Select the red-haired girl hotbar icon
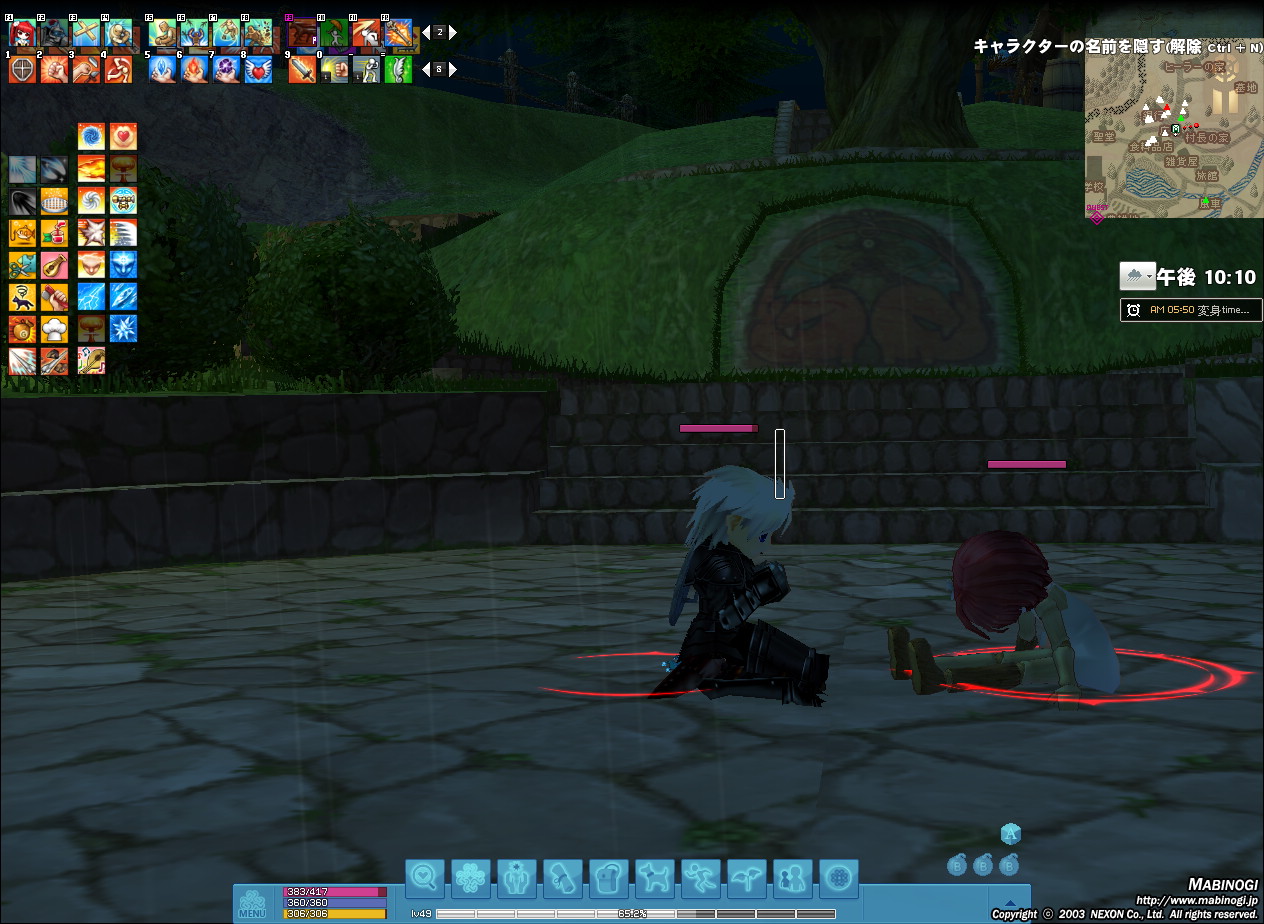The image size is (1264, 924). 22,33
